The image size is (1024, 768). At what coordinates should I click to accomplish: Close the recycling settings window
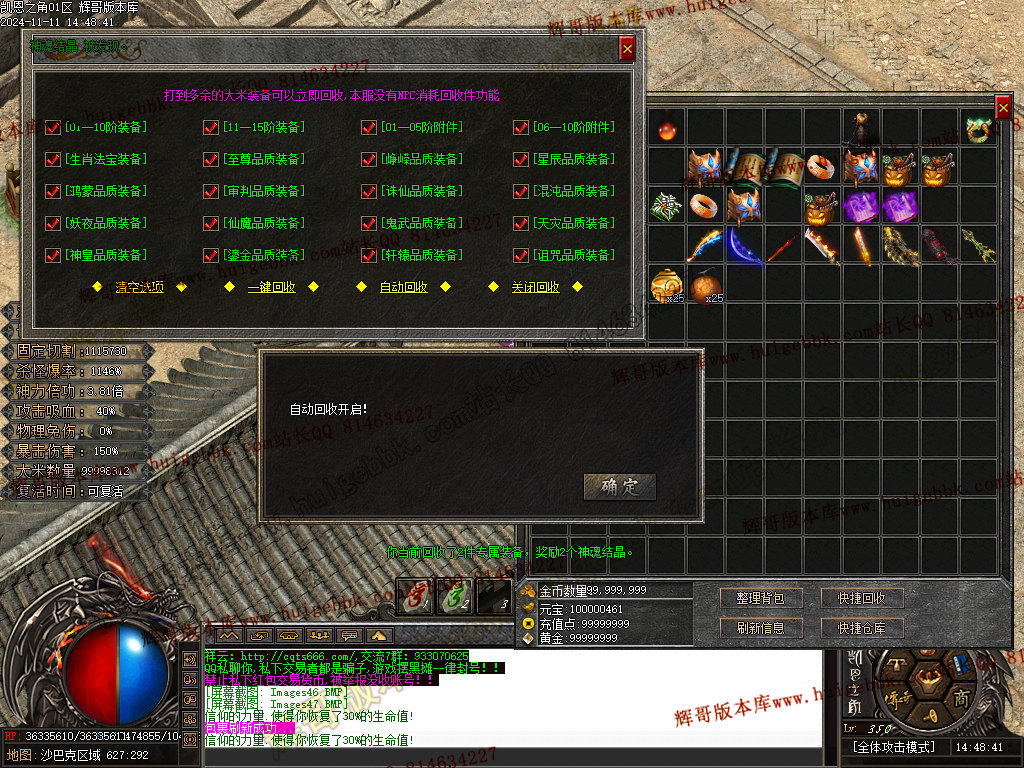pyautogui.click(x=627, y=47)
